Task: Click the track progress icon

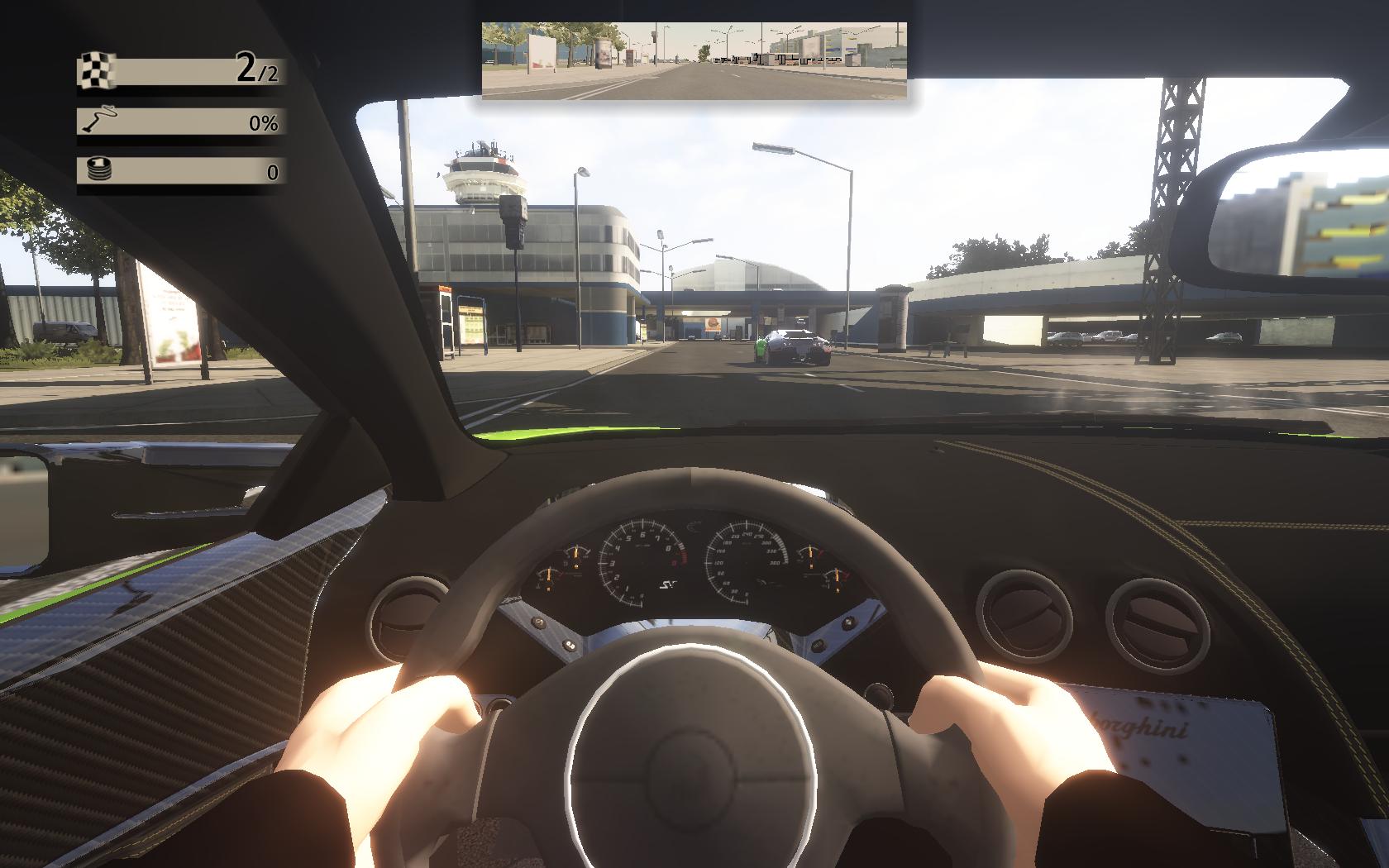Action: 98,122
